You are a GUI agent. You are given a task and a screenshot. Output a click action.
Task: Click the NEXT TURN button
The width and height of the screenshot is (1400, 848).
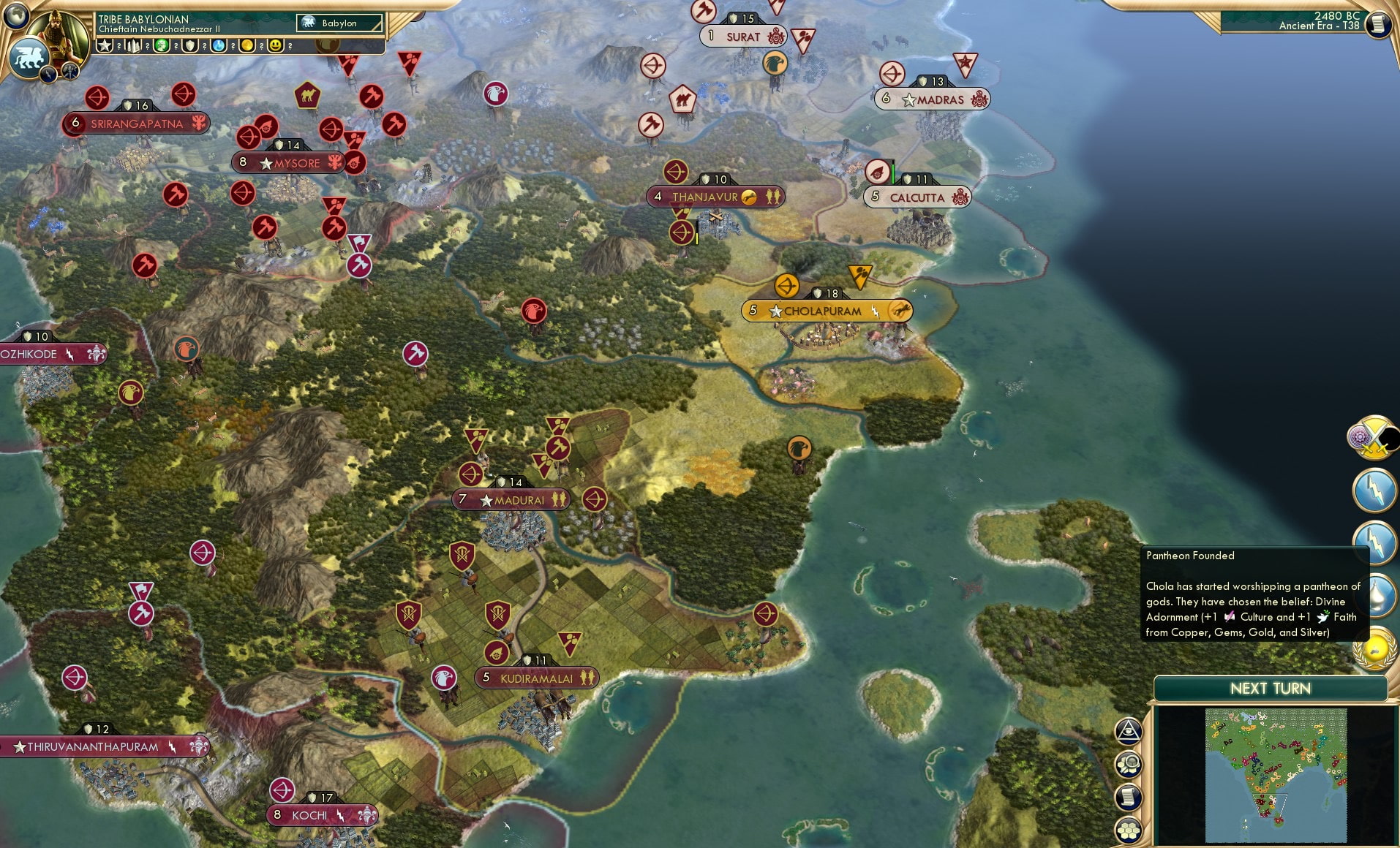1271,688
